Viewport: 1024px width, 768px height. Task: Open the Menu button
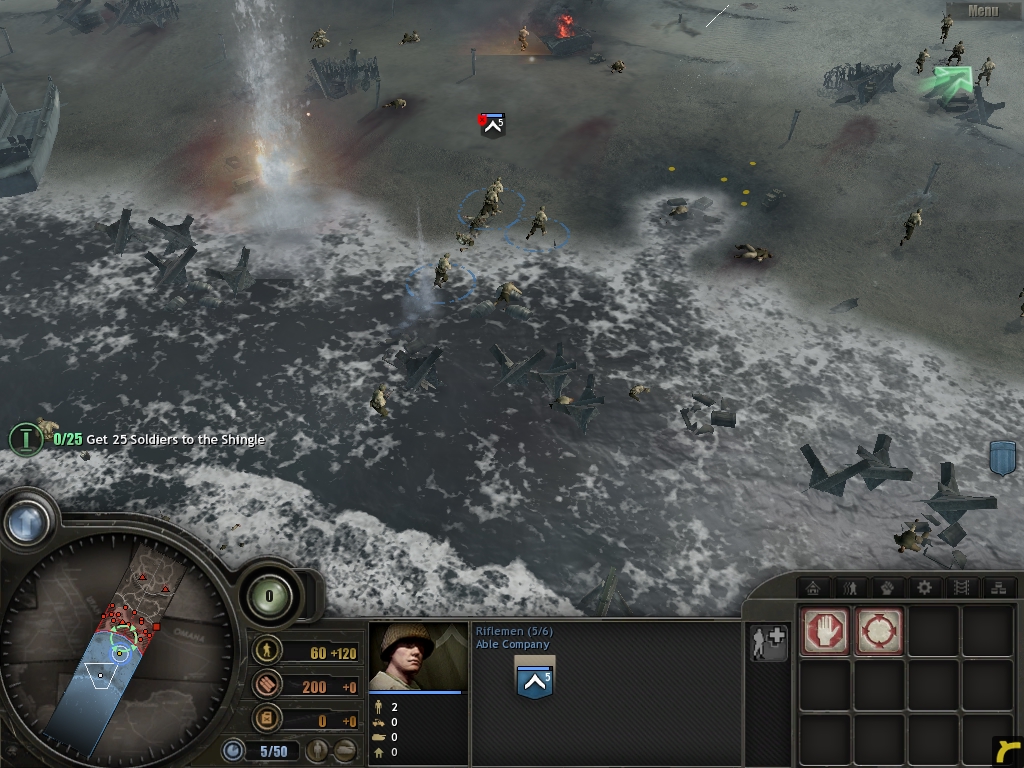pyautogui.click(x=982, y=11)
